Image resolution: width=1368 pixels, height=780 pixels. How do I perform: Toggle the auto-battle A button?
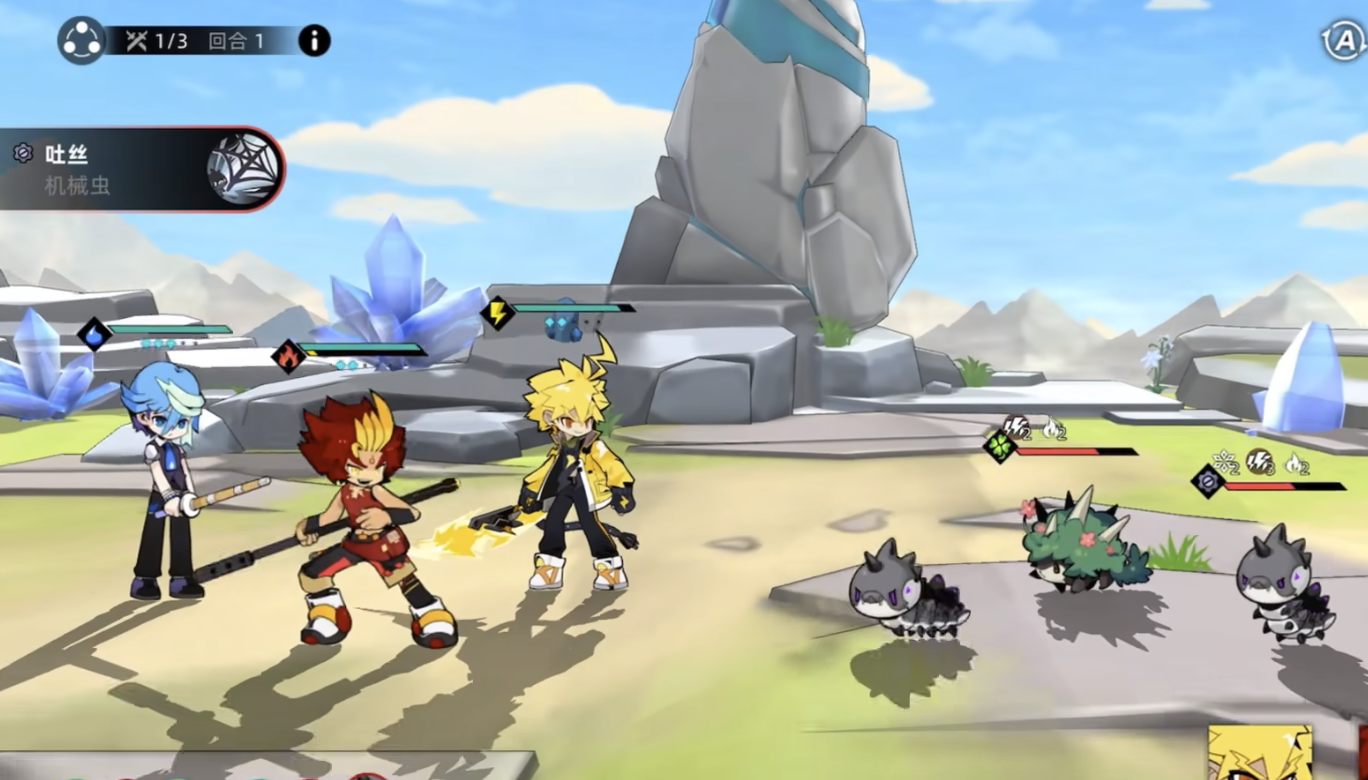pyautogui.click(x=1343, y=41)
